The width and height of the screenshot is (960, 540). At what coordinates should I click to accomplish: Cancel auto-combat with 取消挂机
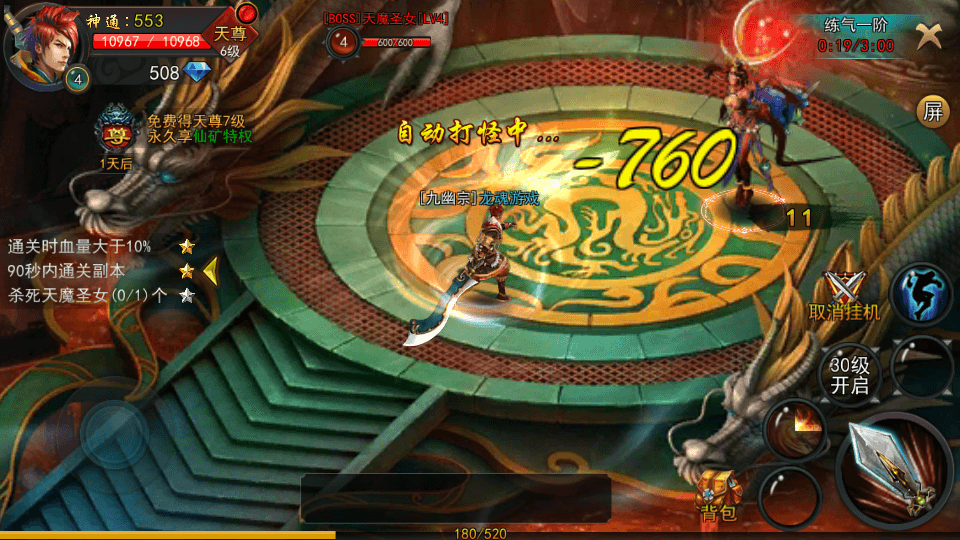tap(845, 296)
